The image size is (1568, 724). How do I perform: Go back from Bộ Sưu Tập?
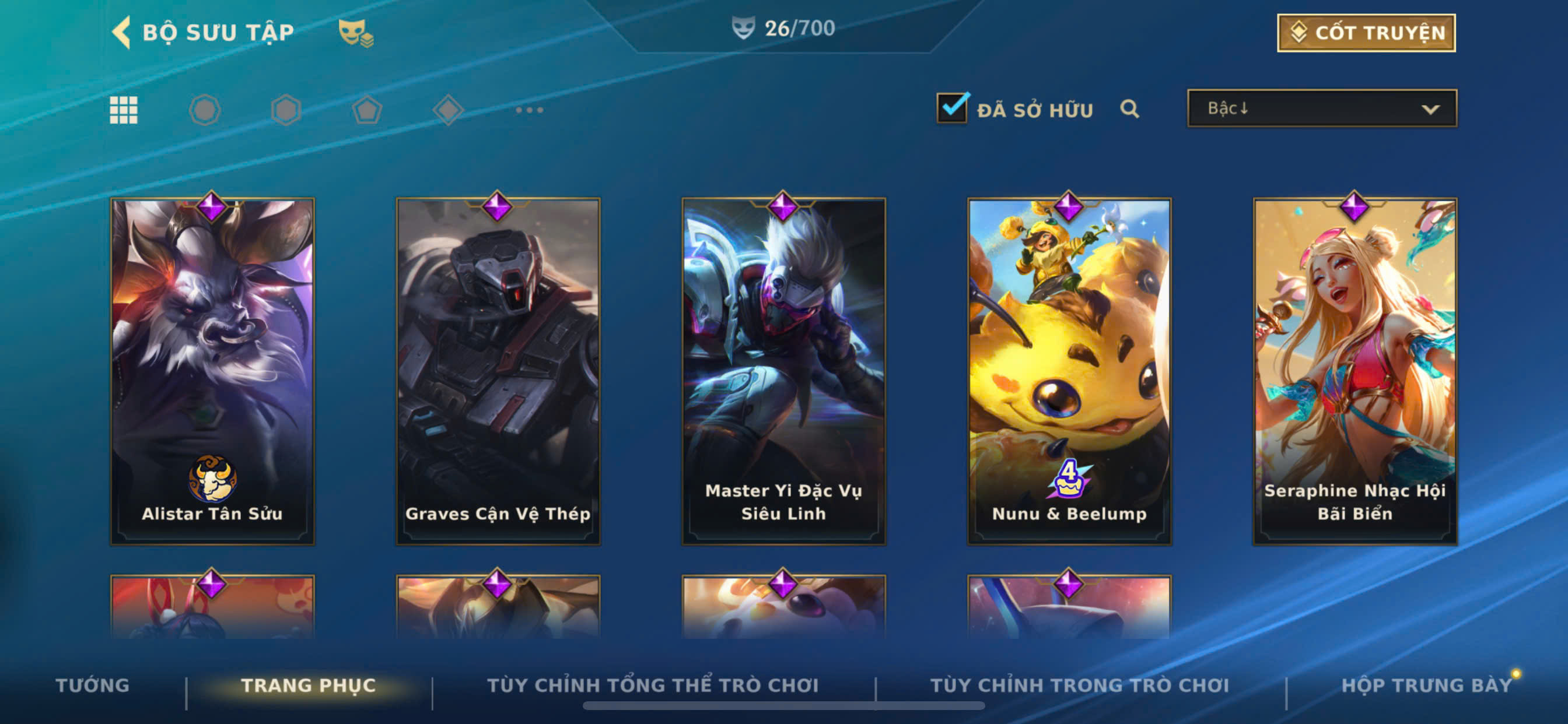(122, 32)
